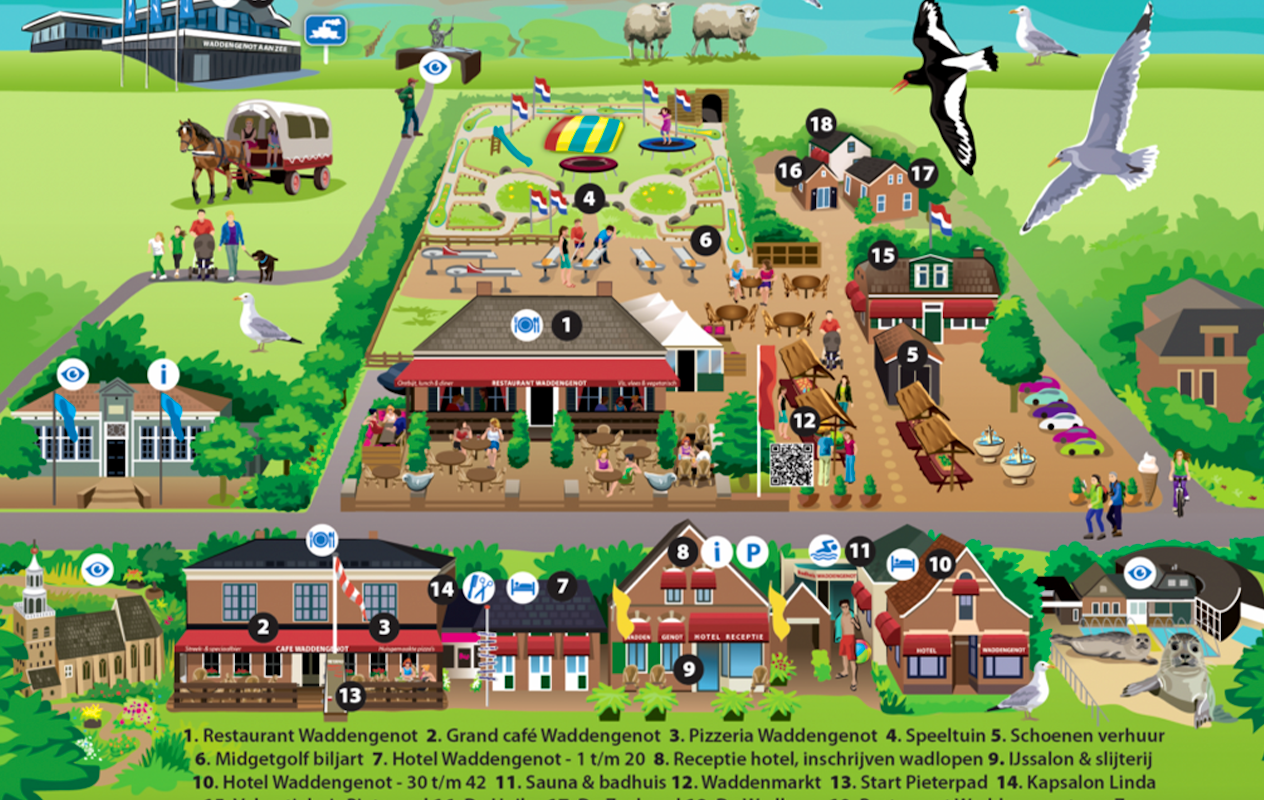The image size is (1264, 800).
Task: Select map marker number 9 on the hotel reception
Action: tap(688, 670)
